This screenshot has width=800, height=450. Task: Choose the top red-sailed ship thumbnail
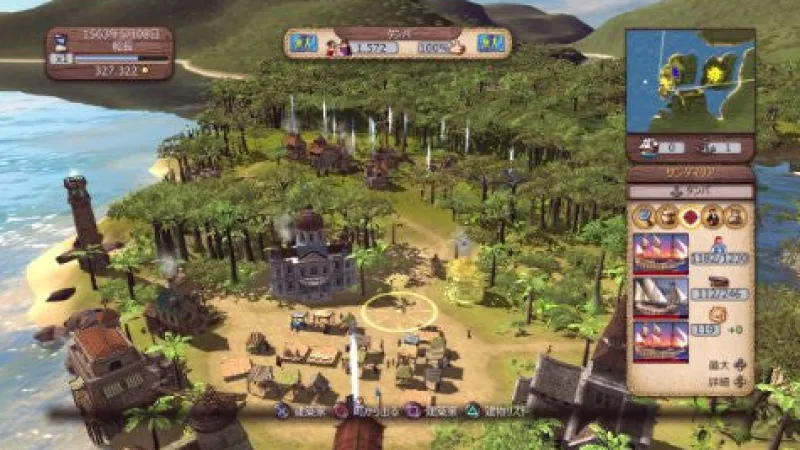coord(661,254)
